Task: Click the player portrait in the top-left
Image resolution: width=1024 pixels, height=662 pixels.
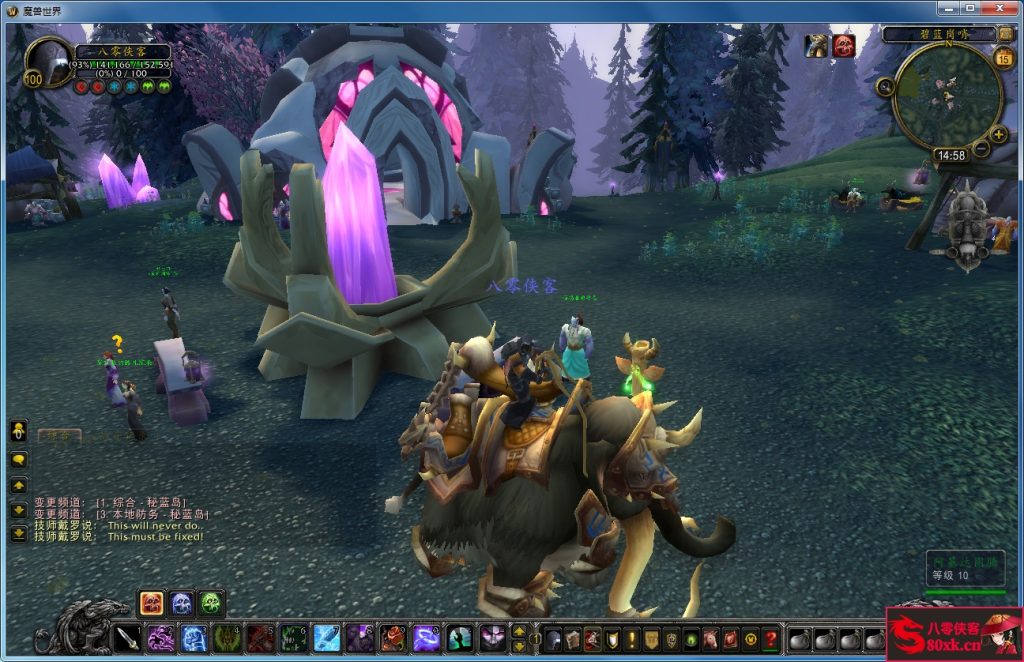Action: (47, 63)
